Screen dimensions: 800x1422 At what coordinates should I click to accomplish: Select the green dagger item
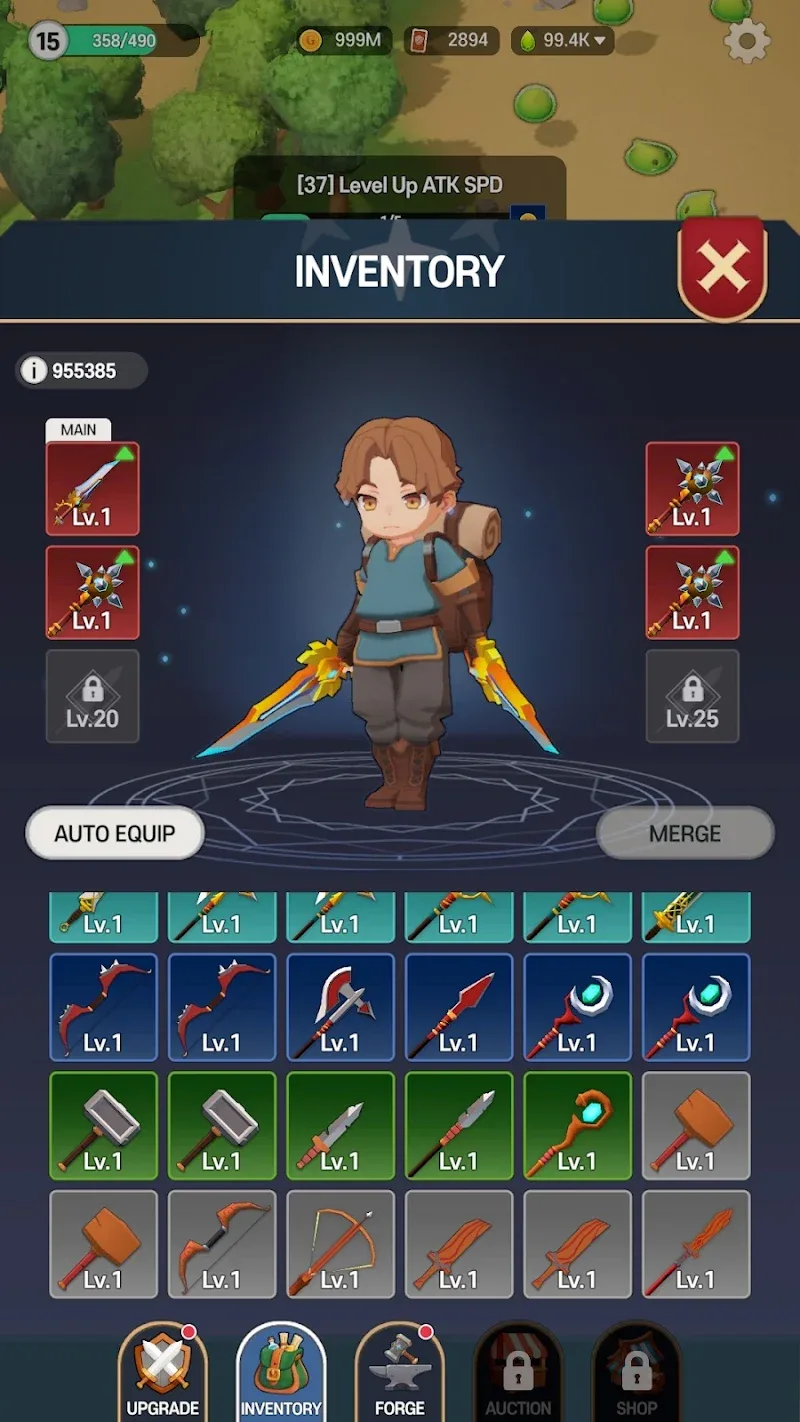[340, 1125]
